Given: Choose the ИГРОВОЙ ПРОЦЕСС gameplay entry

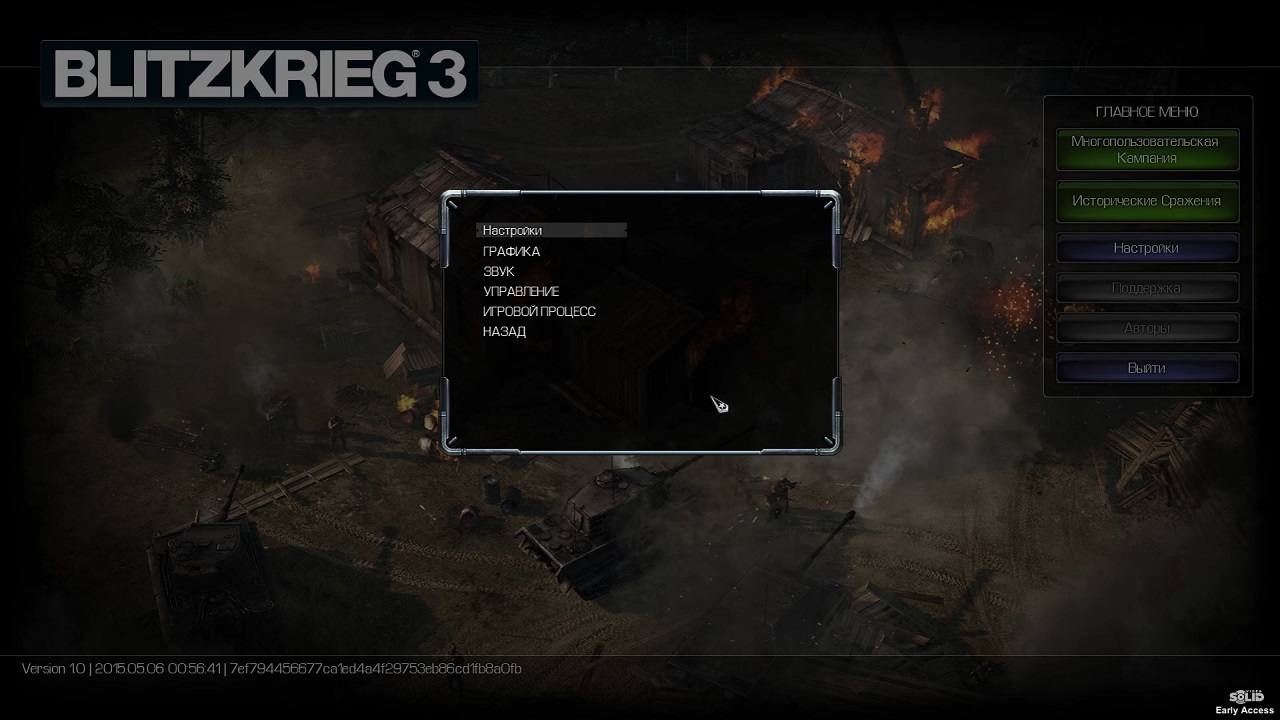Looking at the screenshot, I should tap(539, 312).
